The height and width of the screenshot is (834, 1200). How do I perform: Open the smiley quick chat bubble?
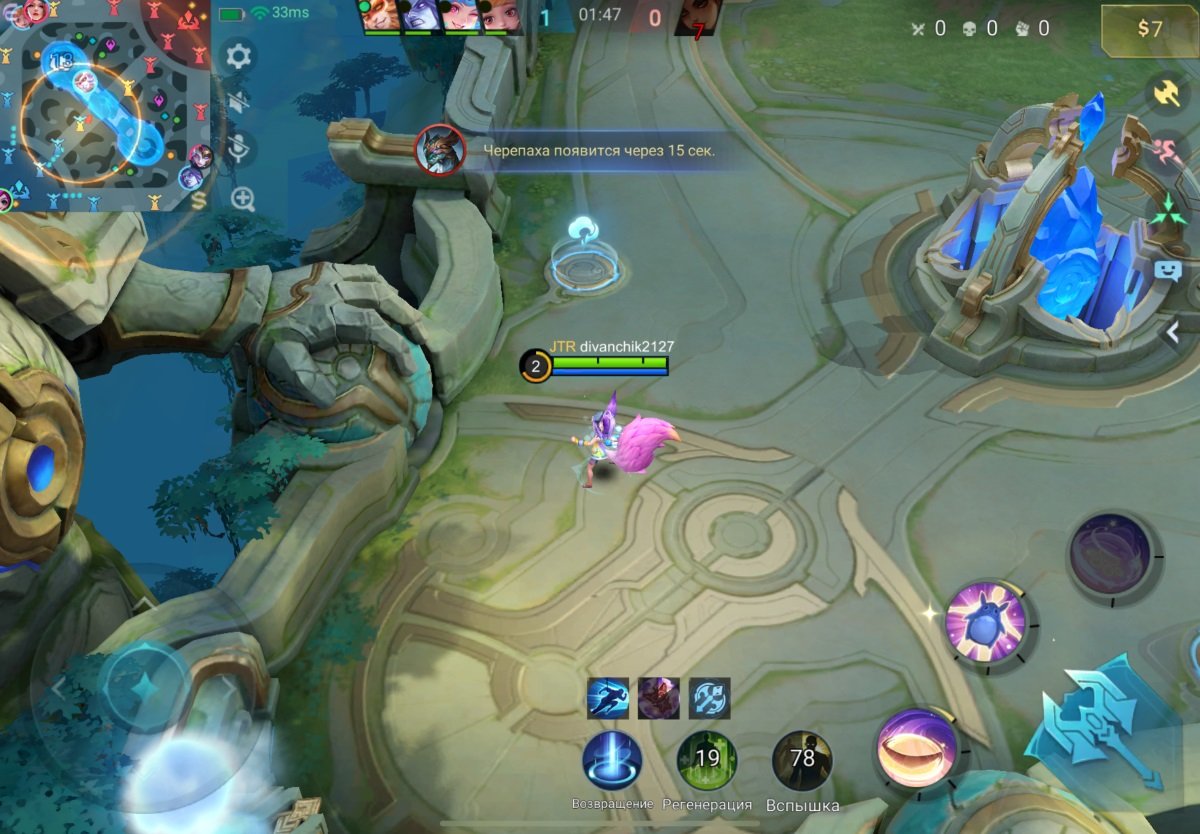pos(1166,269)
